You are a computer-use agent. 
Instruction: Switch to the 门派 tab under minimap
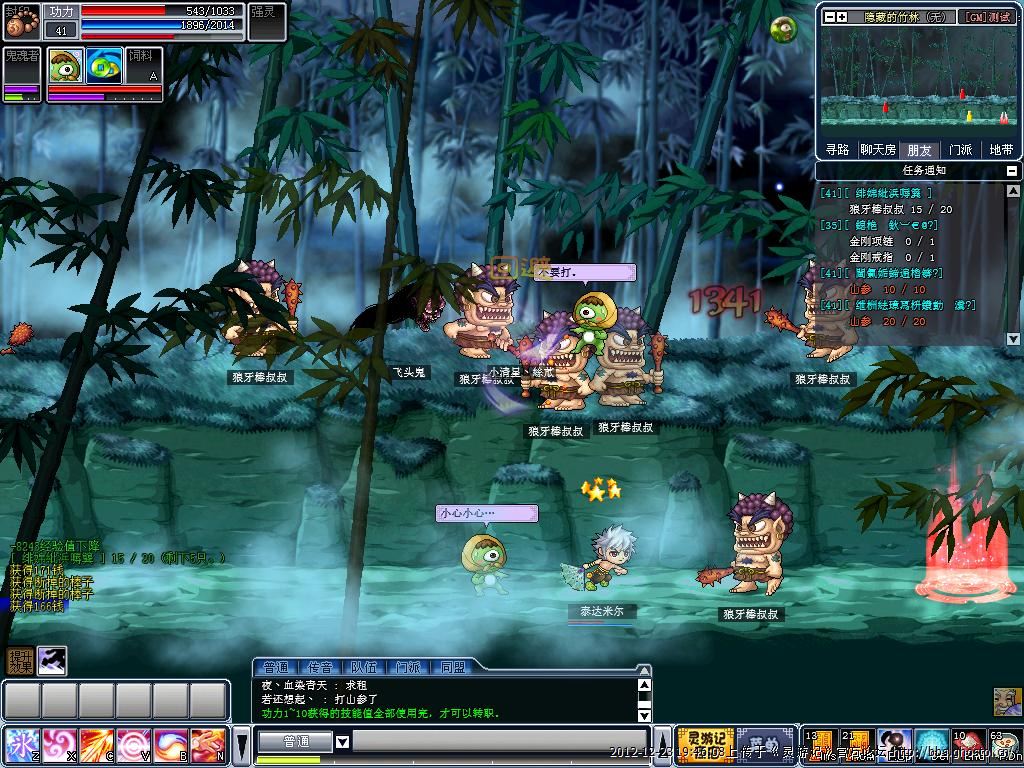[960, 150]
